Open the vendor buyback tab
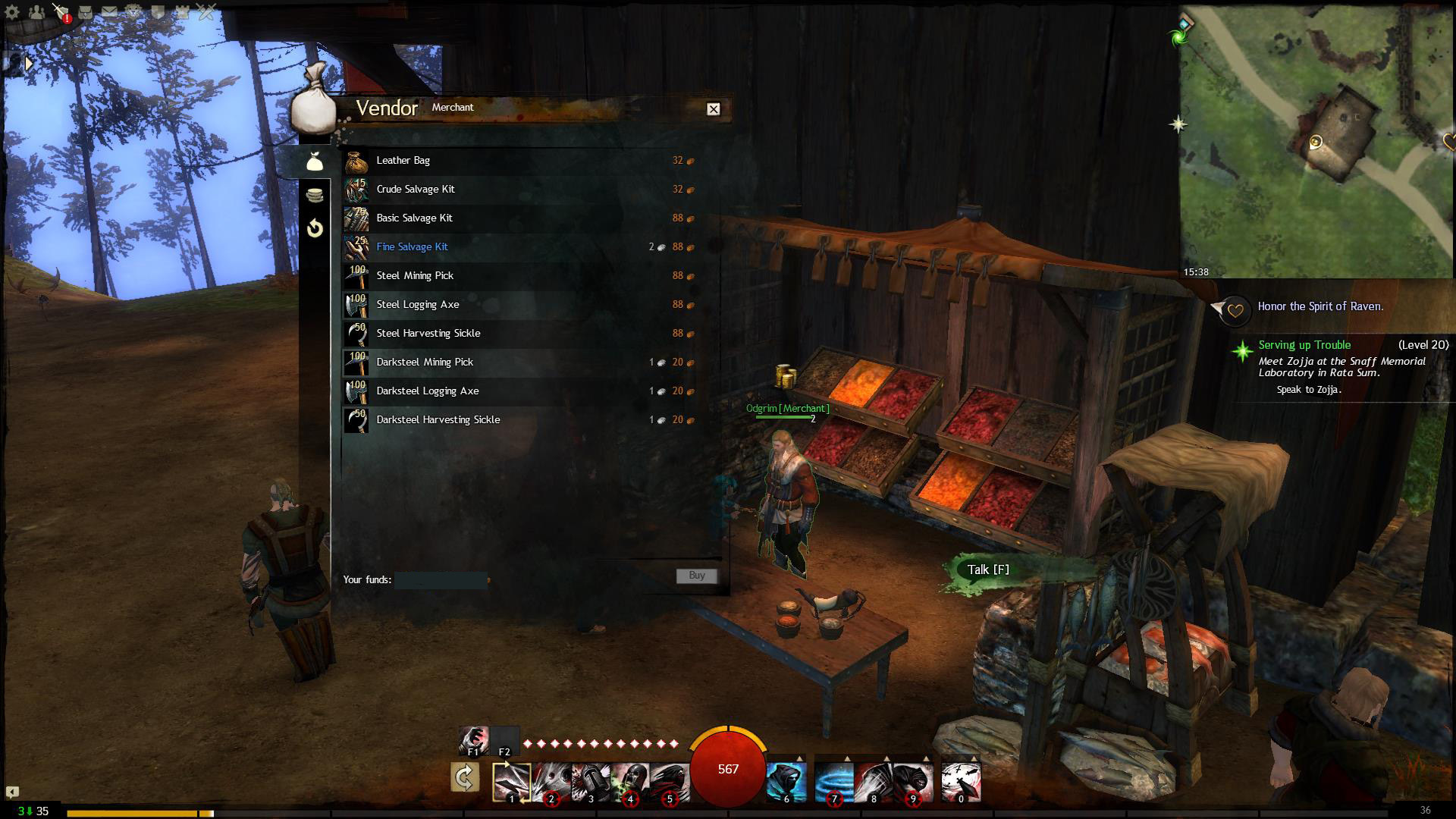This screenshot has height=819, width=1456. (315, 228)
